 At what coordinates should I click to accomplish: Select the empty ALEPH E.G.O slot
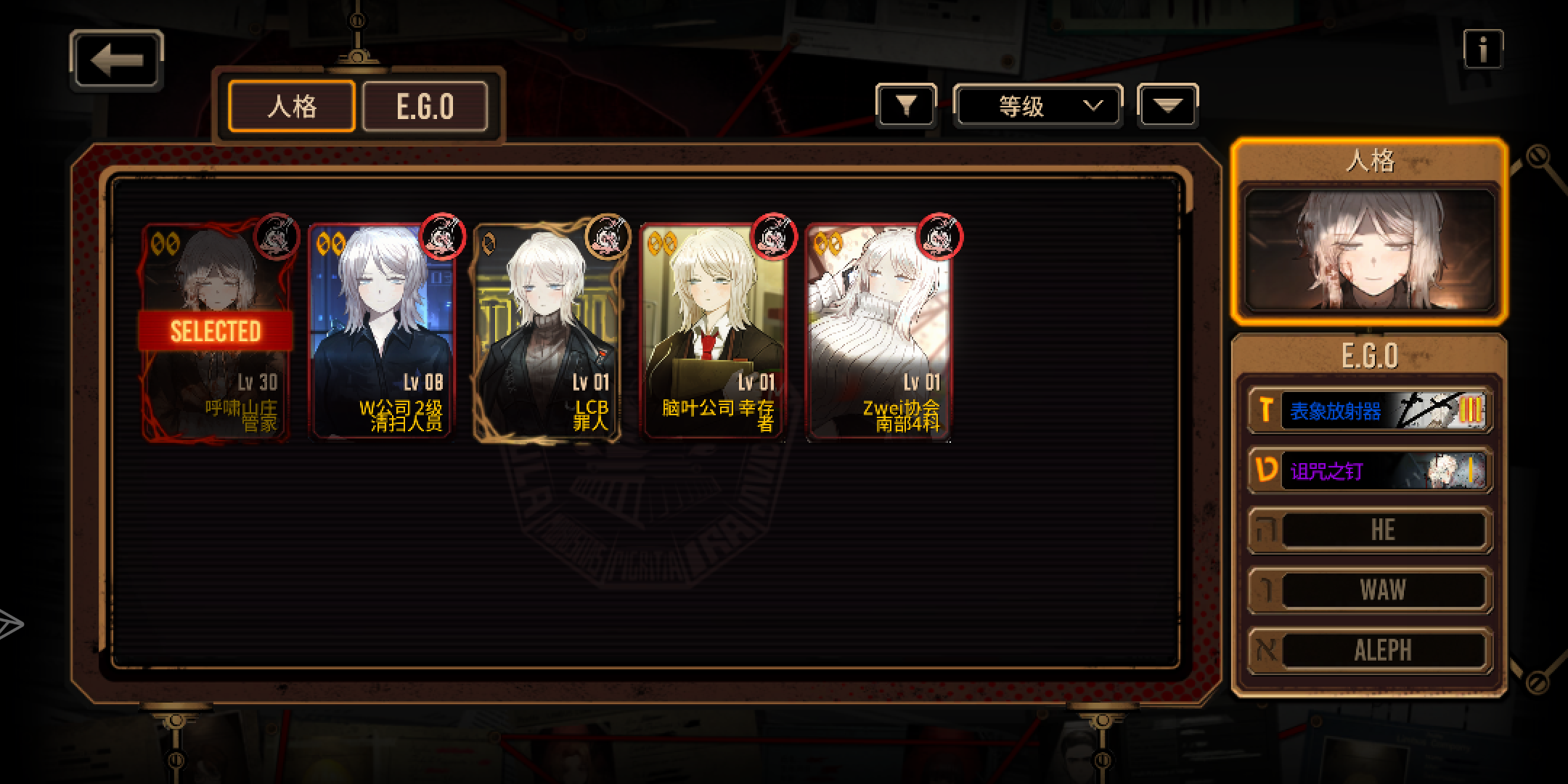point(1369,650)
